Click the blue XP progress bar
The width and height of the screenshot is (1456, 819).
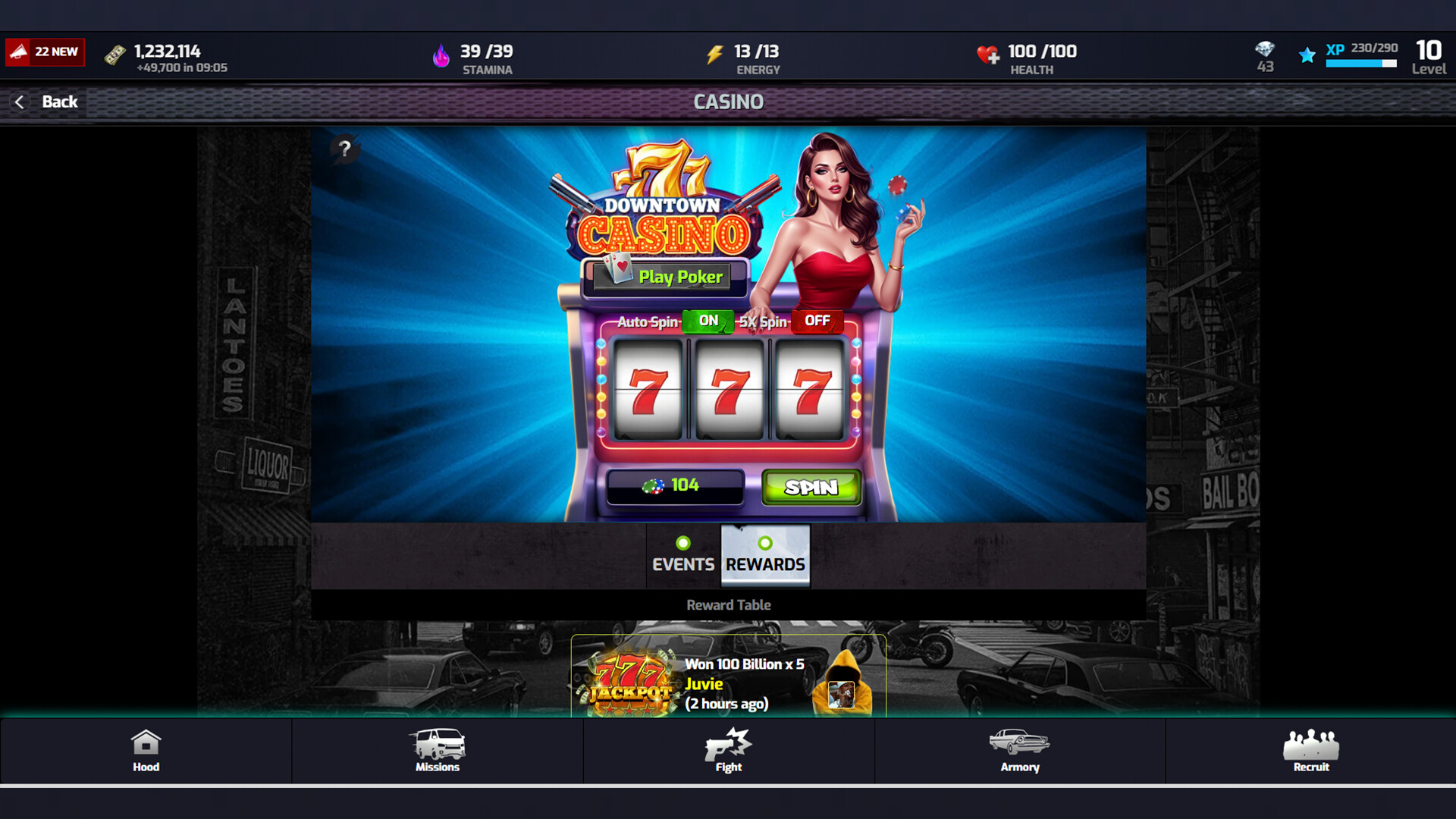1360,64
